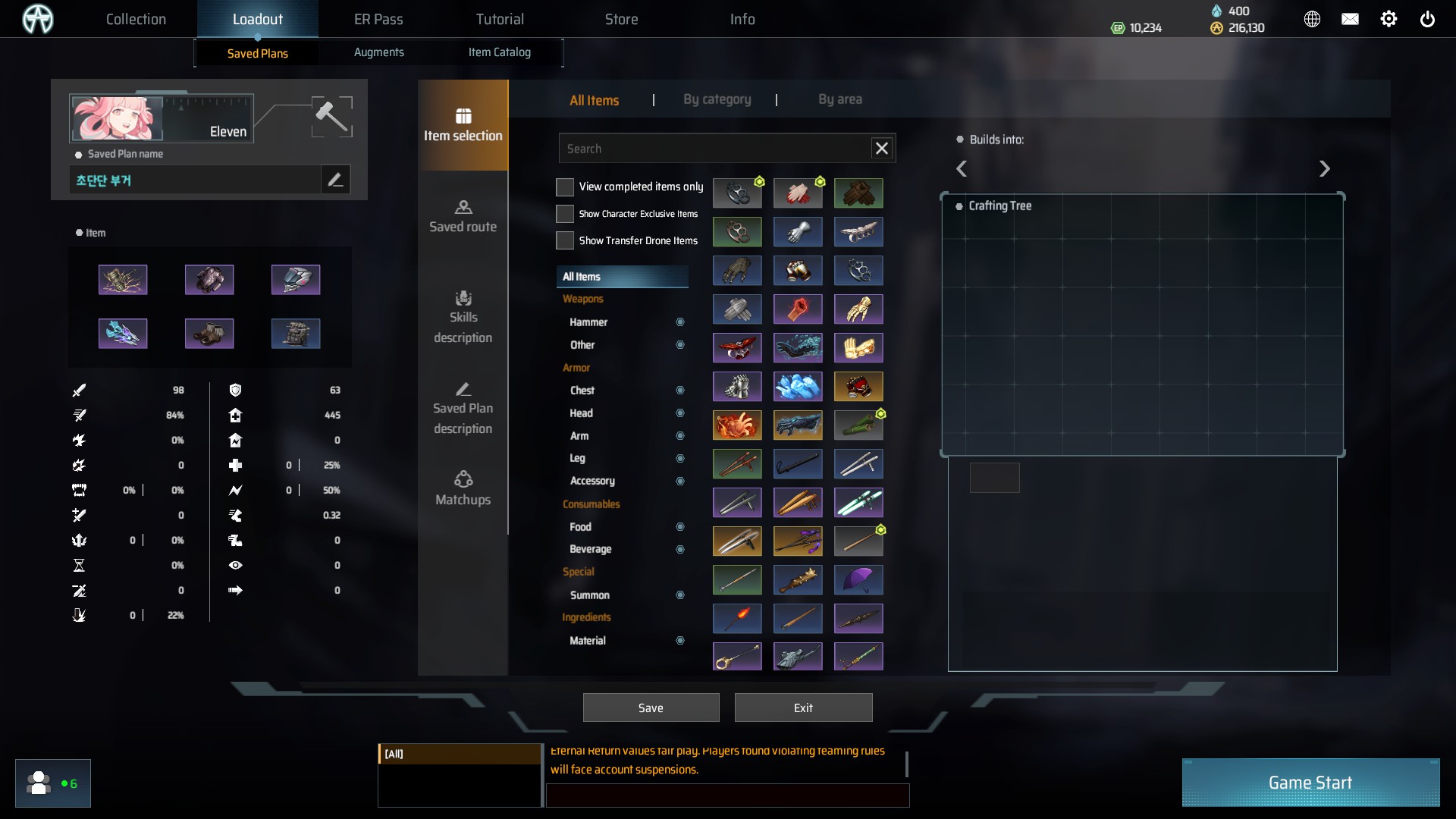Toggle View completed items only
Image resolution: width=1456 pixels, height=819 pixels.
(565, 187)
